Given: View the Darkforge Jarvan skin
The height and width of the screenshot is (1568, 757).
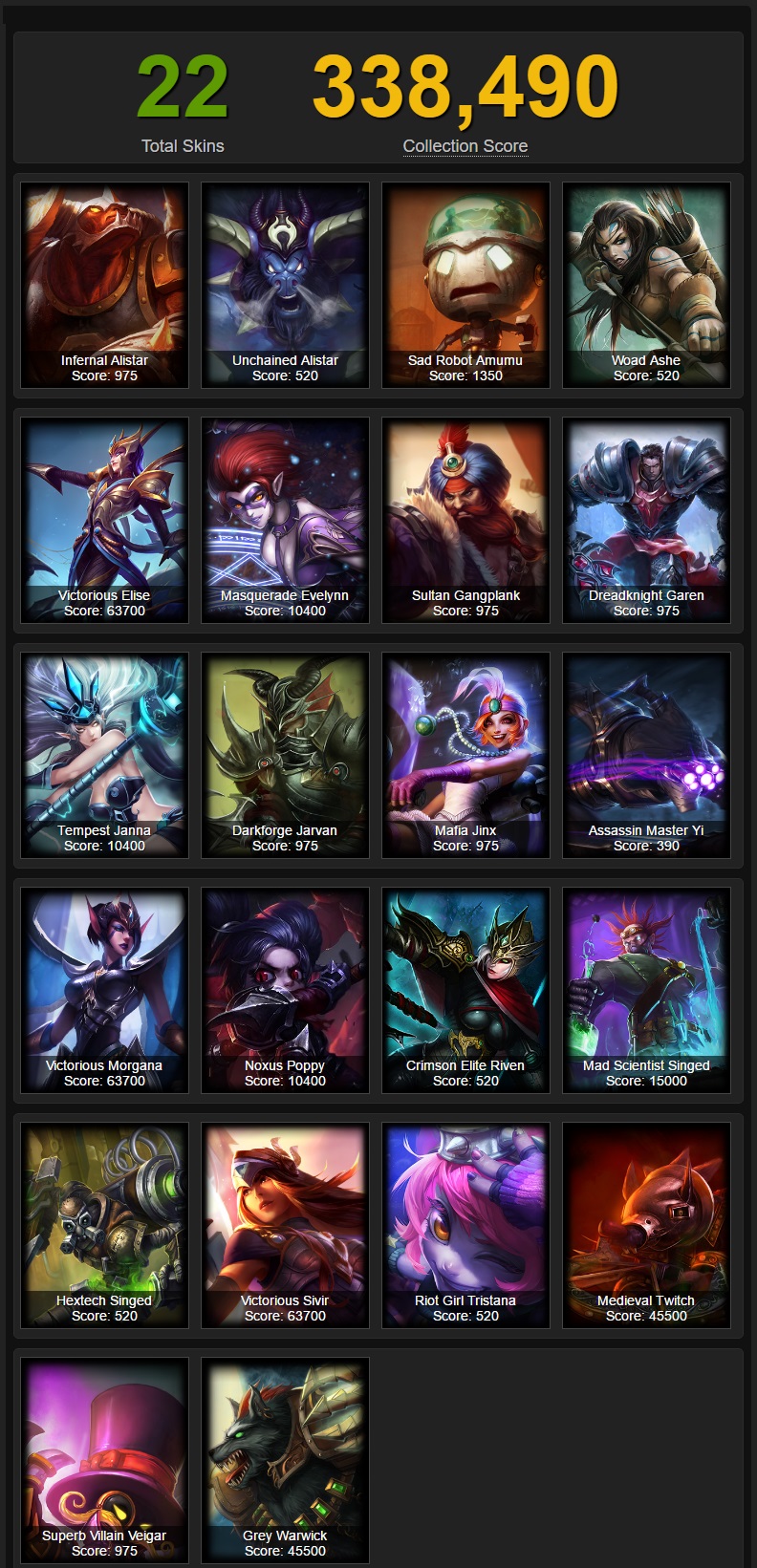Looking at the screenshot, I should (x=285, y=755).
